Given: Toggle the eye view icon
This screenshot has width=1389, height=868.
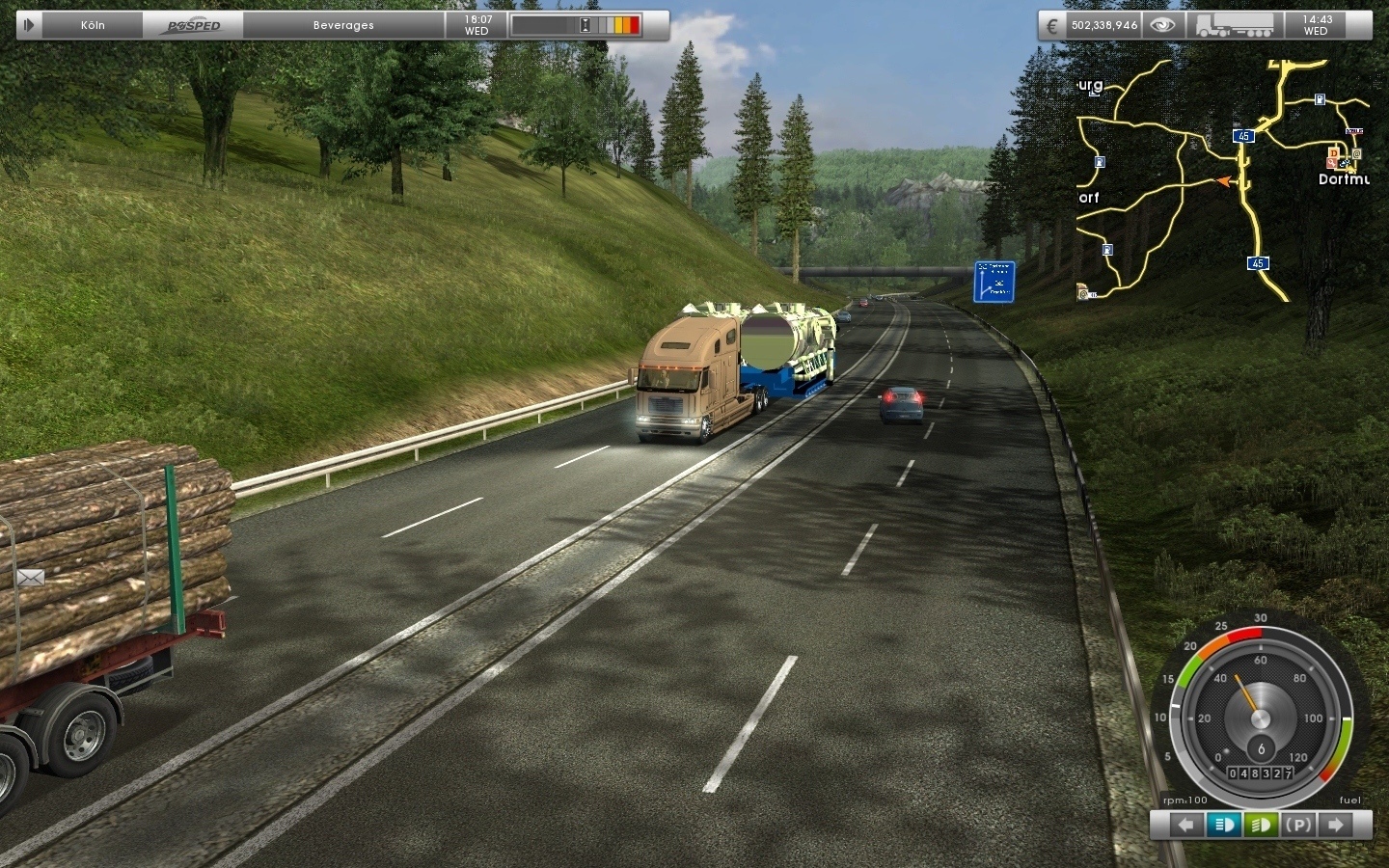Looking at the screenshot, I should click(x=1162, y=25).
